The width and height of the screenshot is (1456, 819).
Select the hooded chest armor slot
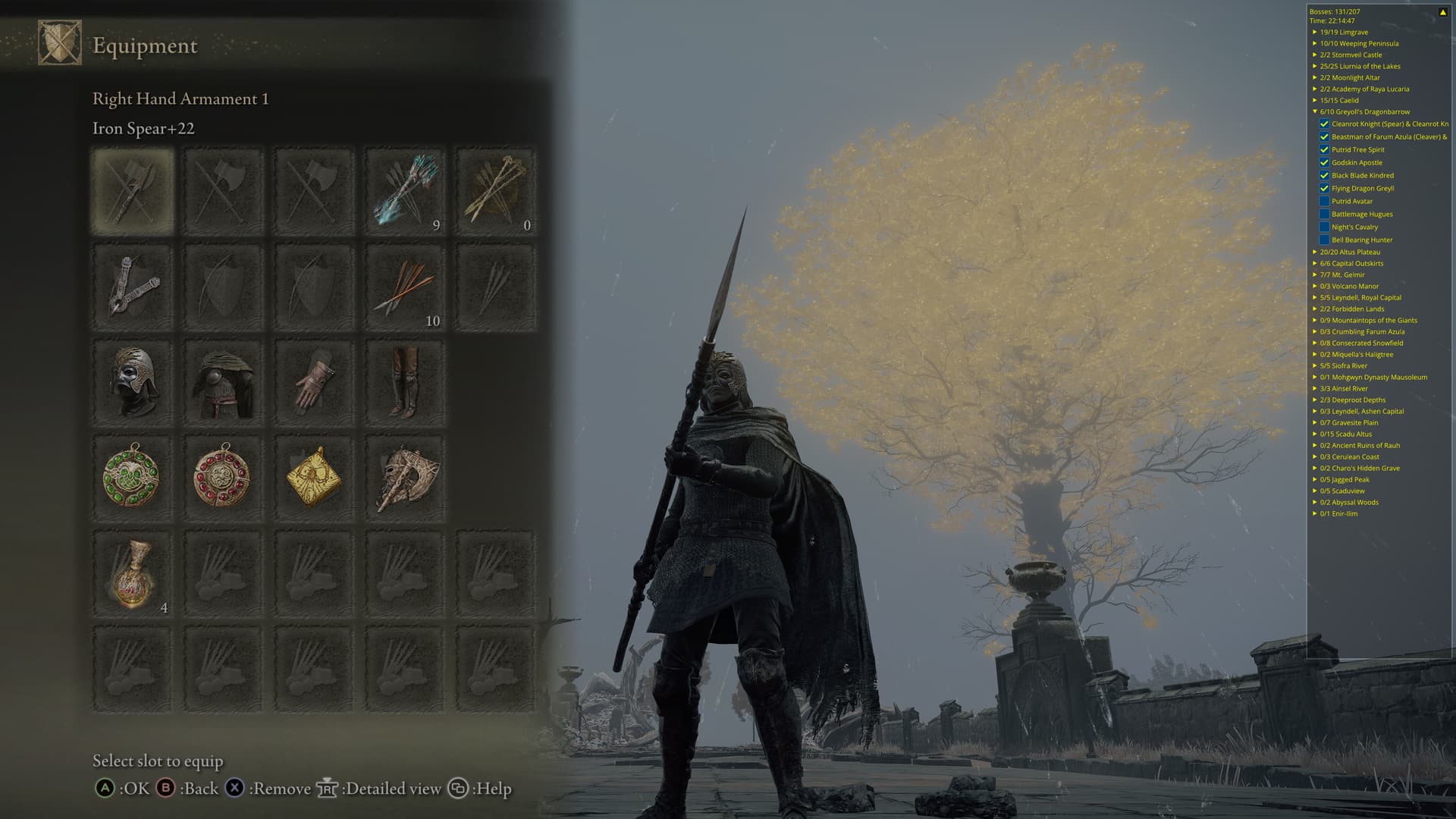(223, 382)
